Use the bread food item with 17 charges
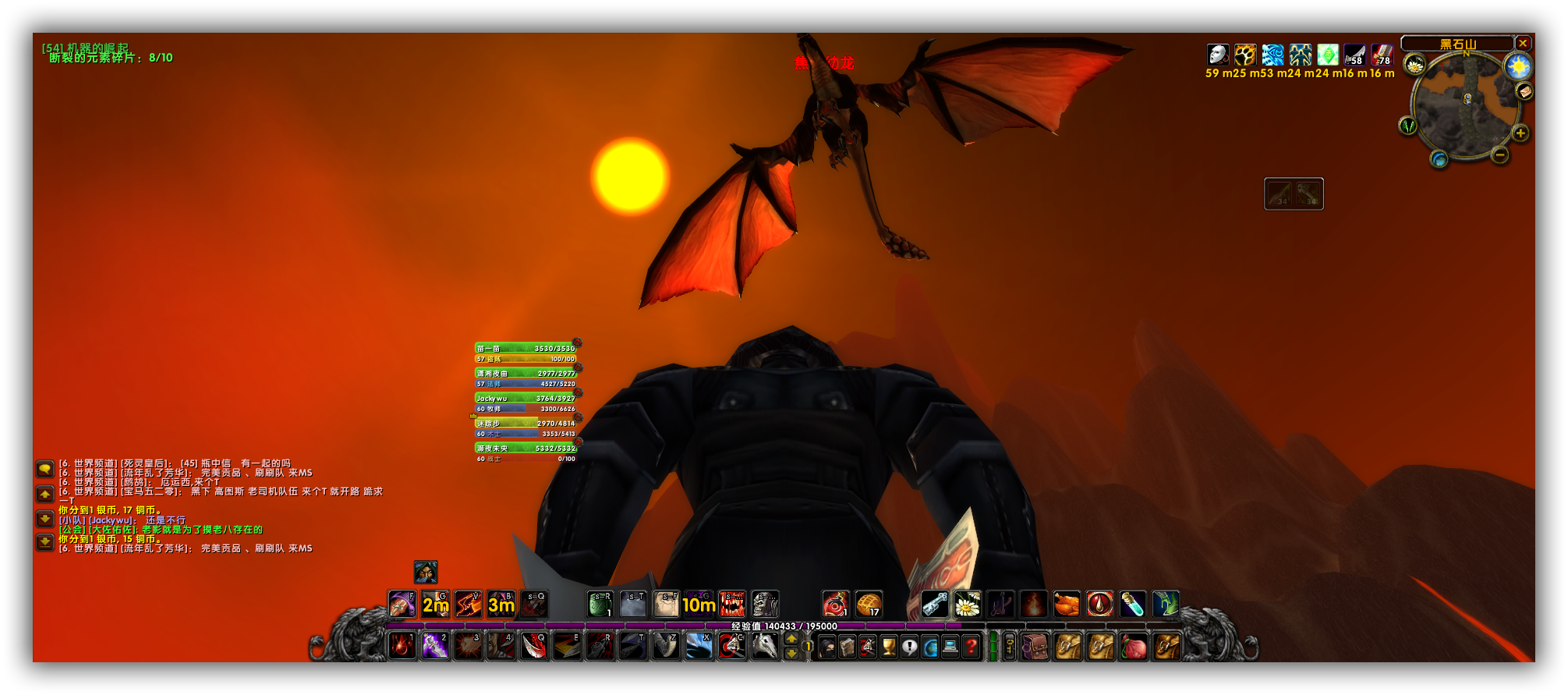 (869, 604)
